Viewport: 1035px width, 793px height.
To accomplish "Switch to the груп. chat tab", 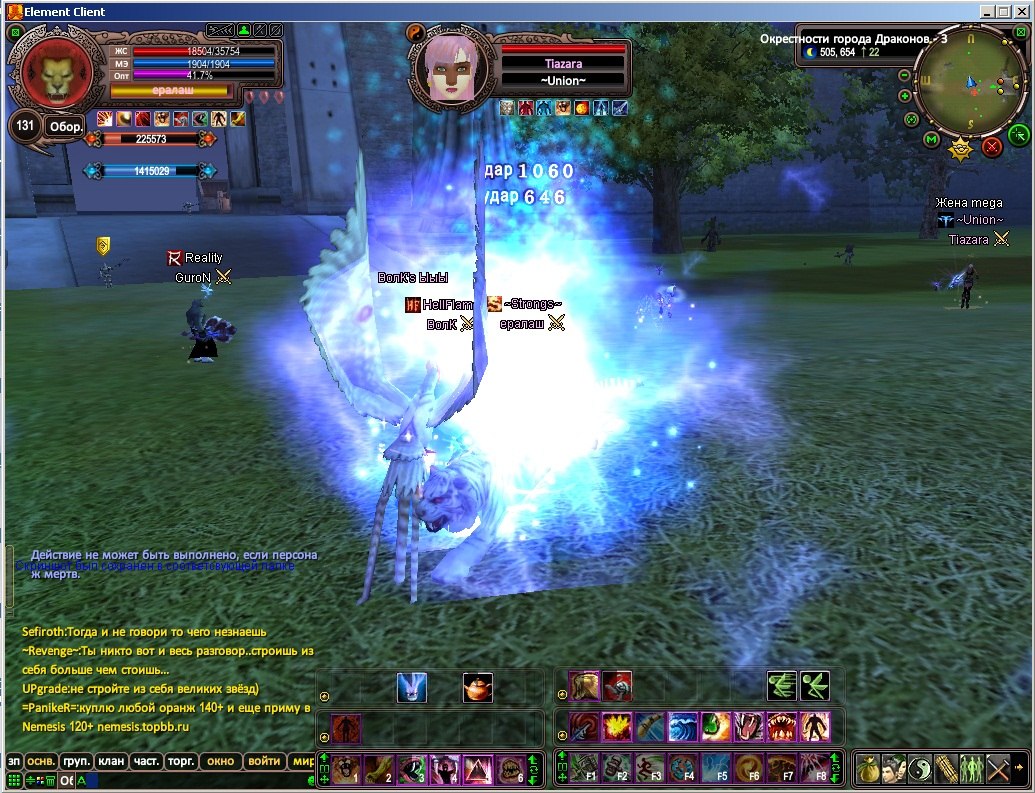I will [77, 761].
